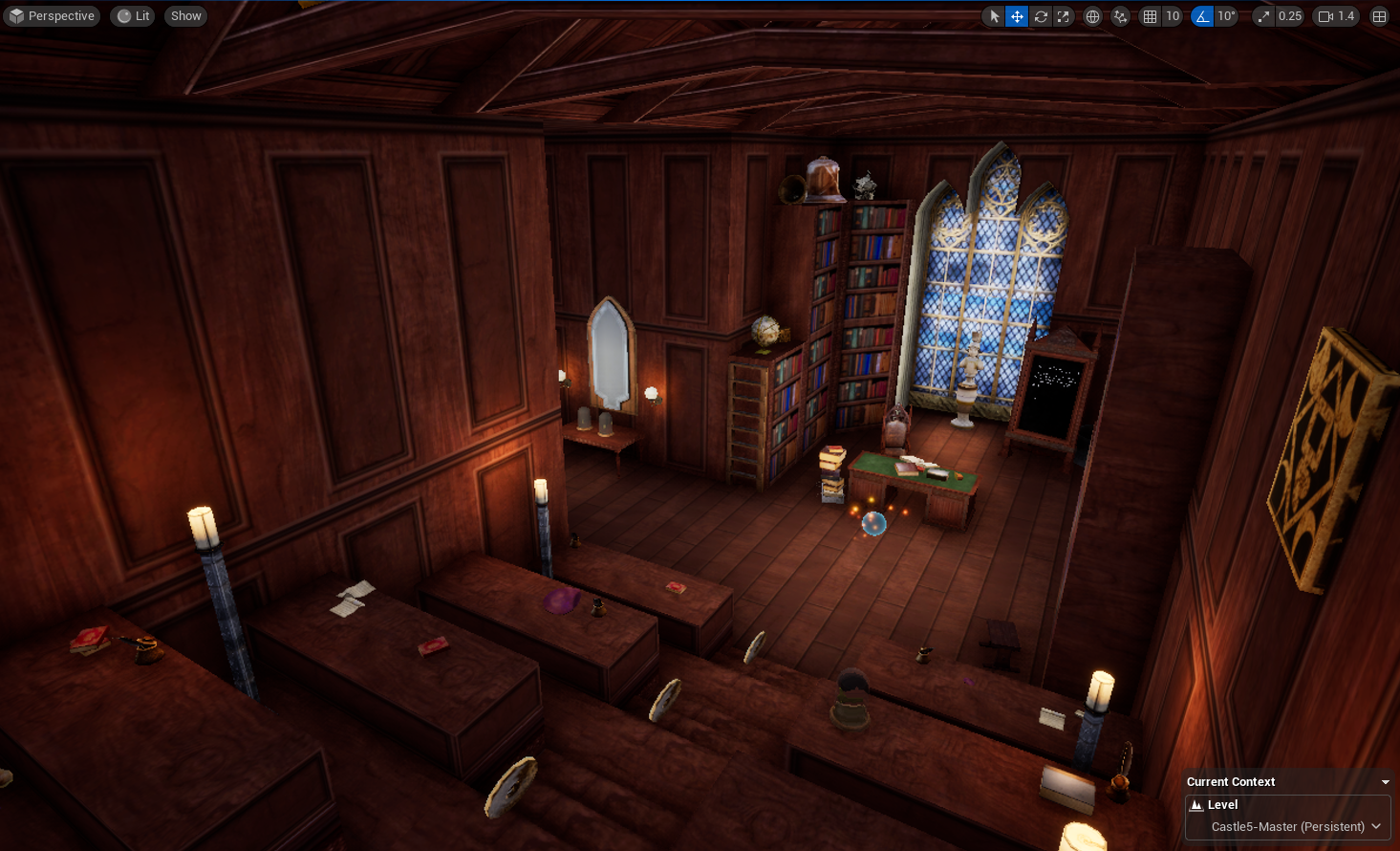Toggle the rotation angle snapping
1400x851 pixels.
click(x=1202, y=16)
